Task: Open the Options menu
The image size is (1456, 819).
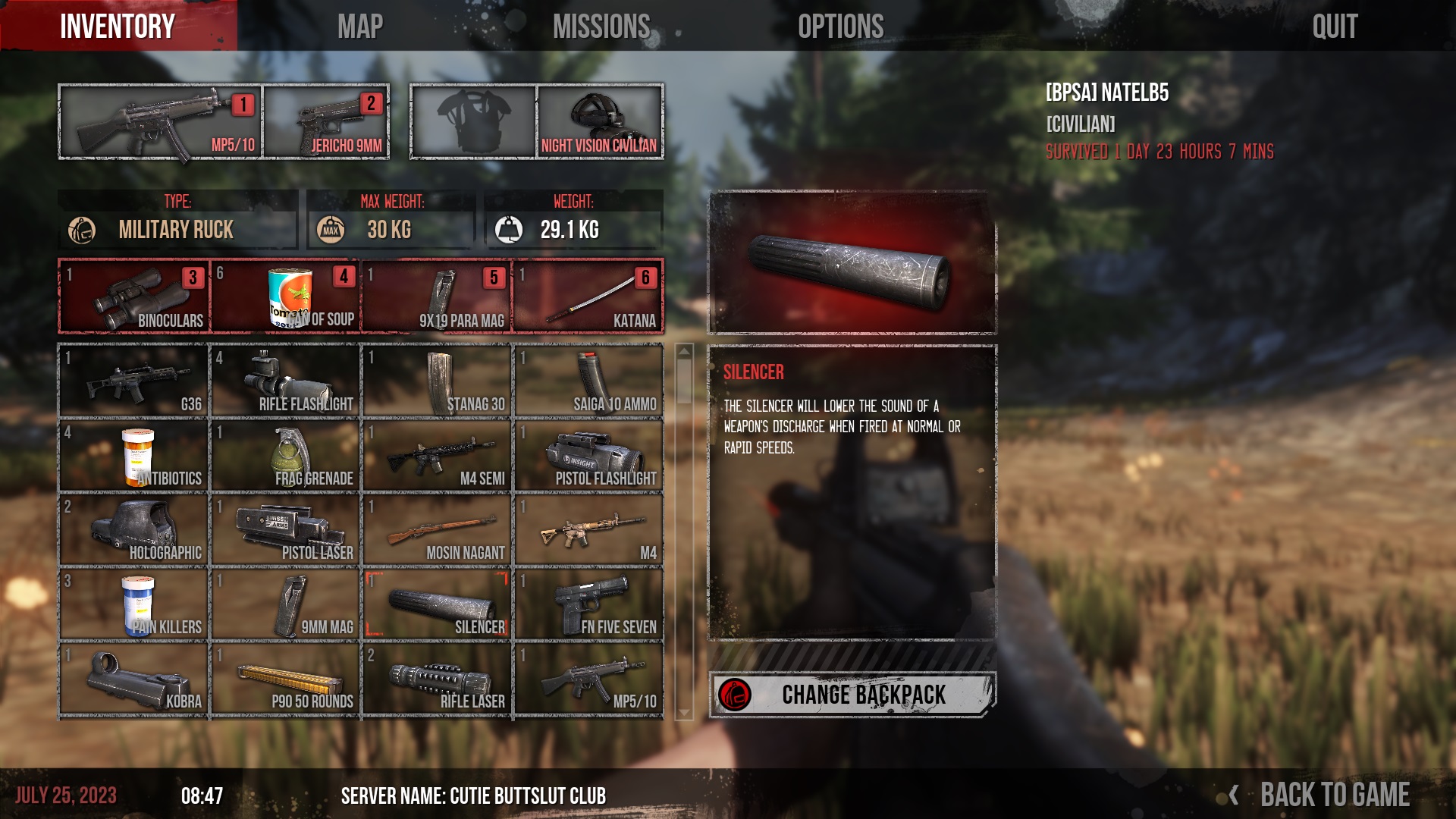Action: 840,27
